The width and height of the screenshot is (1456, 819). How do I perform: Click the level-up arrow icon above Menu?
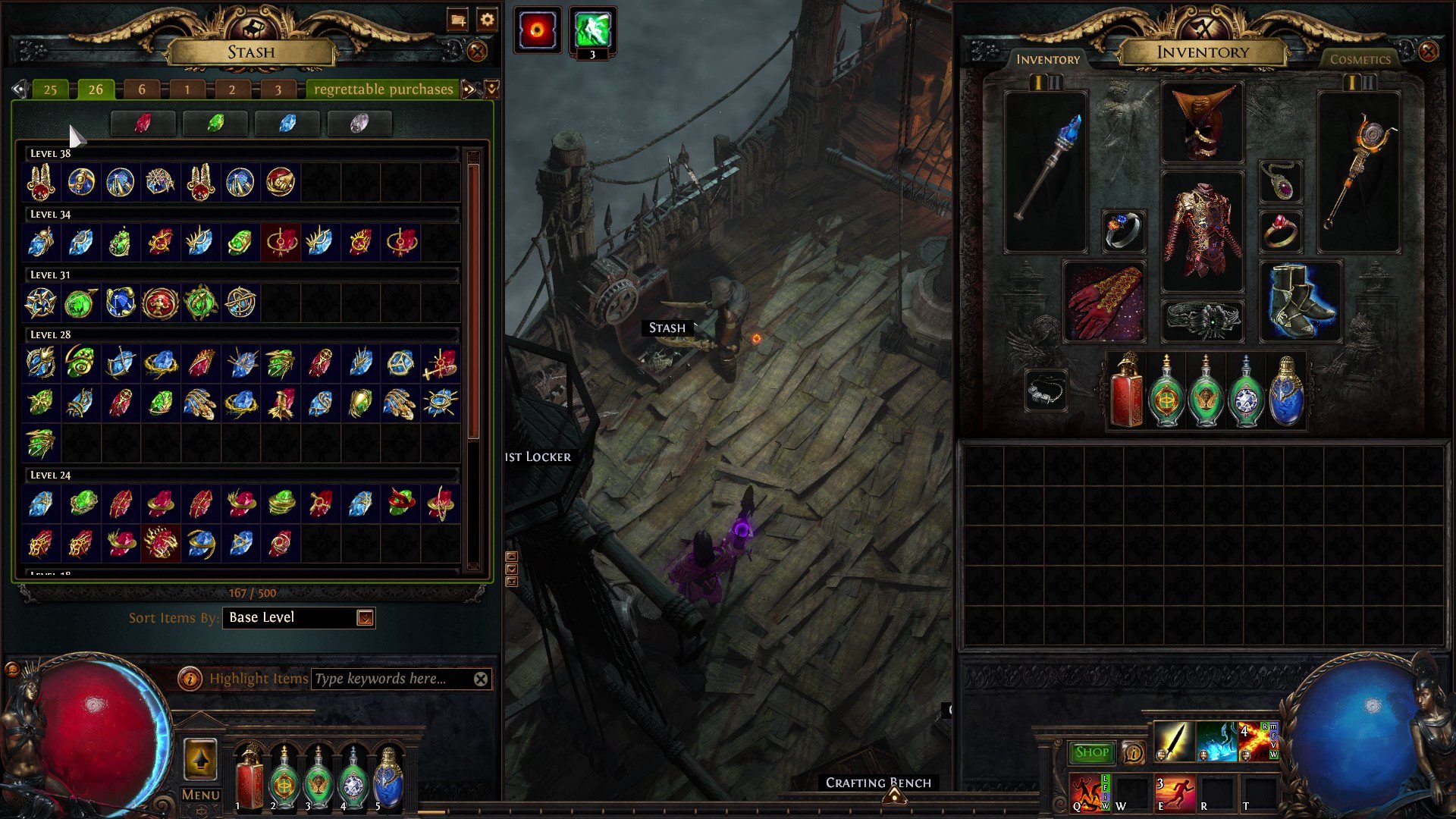click(201, 761)
